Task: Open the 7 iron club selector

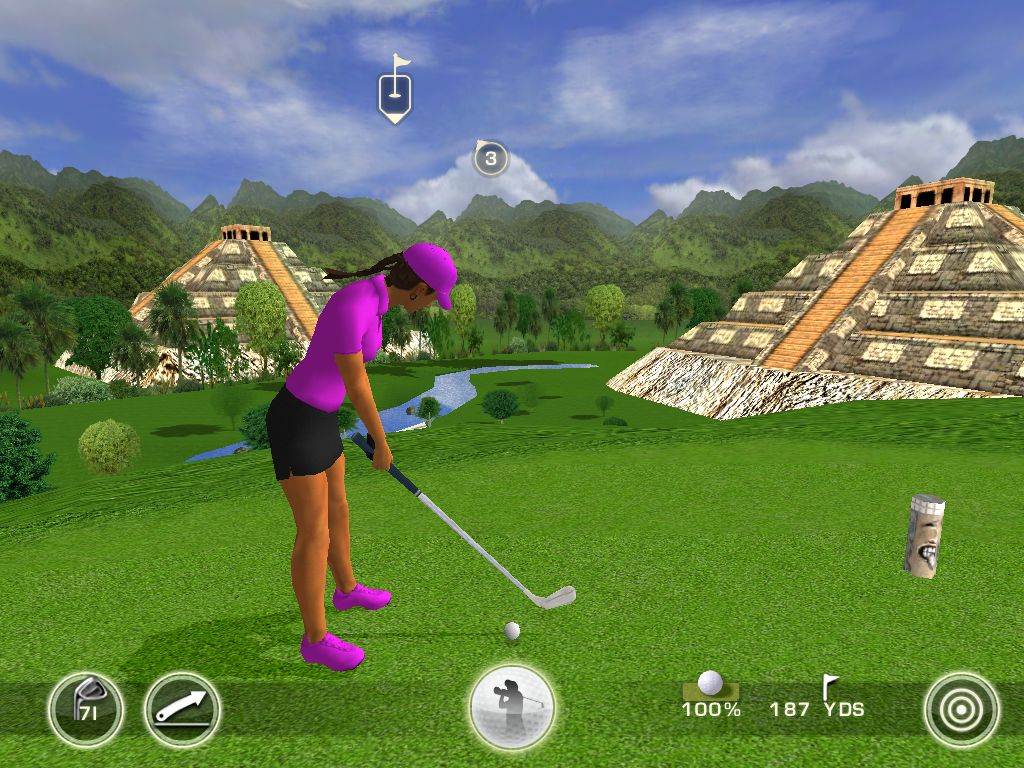Action: point(85,710)
